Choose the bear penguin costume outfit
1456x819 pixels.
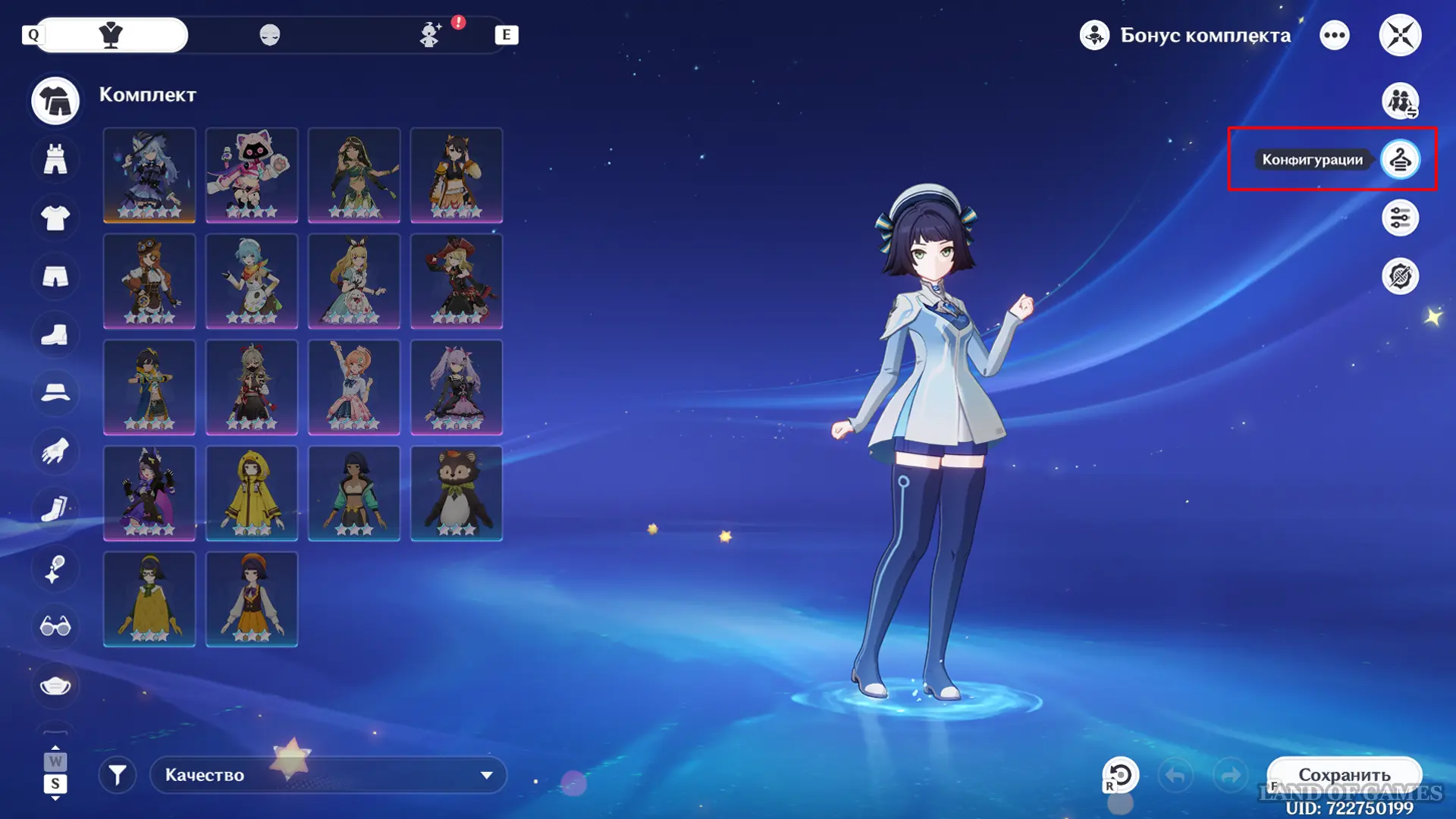coord(457,493)
